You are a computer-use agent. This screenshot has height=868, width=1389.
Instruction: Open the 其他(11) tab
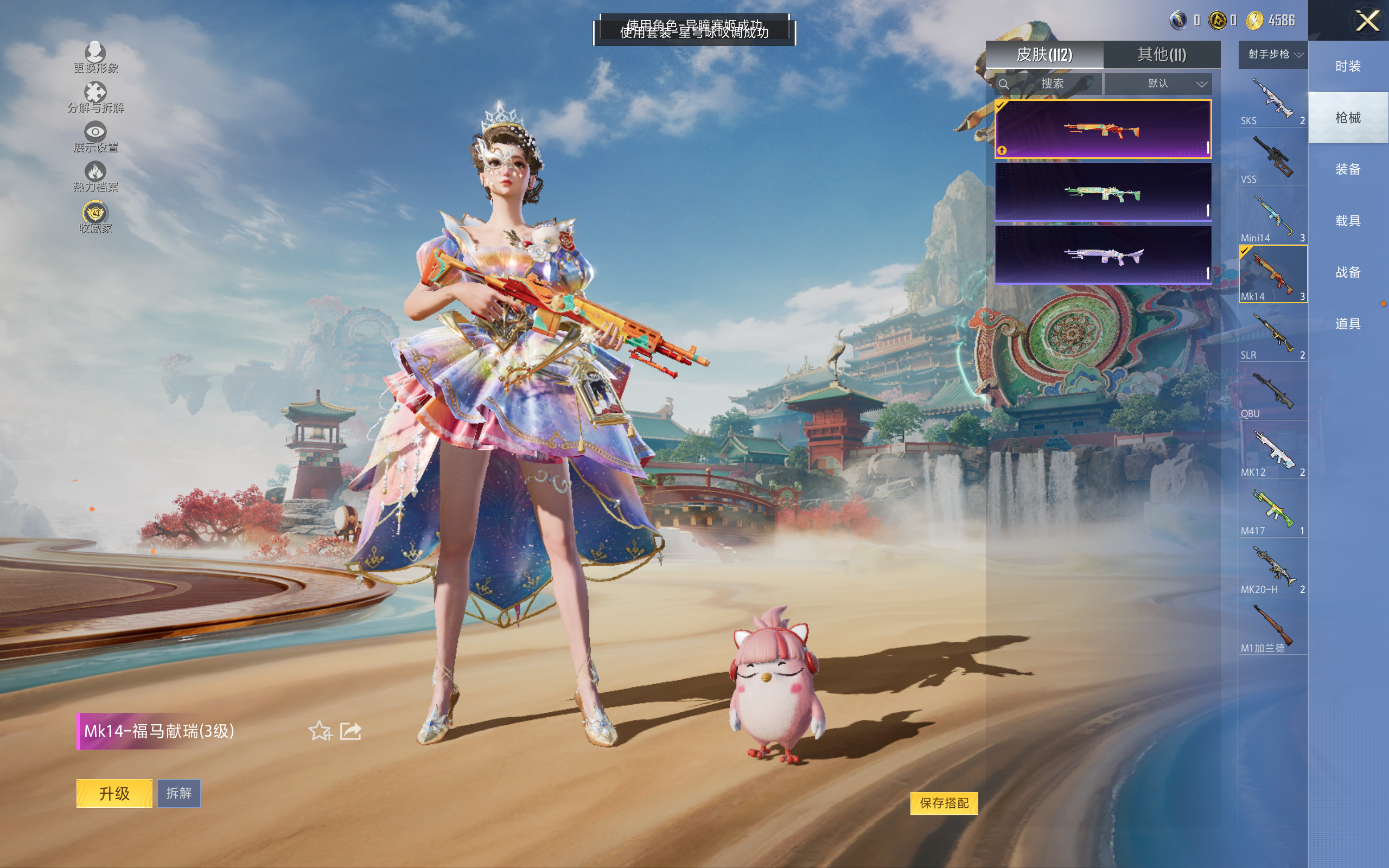(x=1161, y=55)
